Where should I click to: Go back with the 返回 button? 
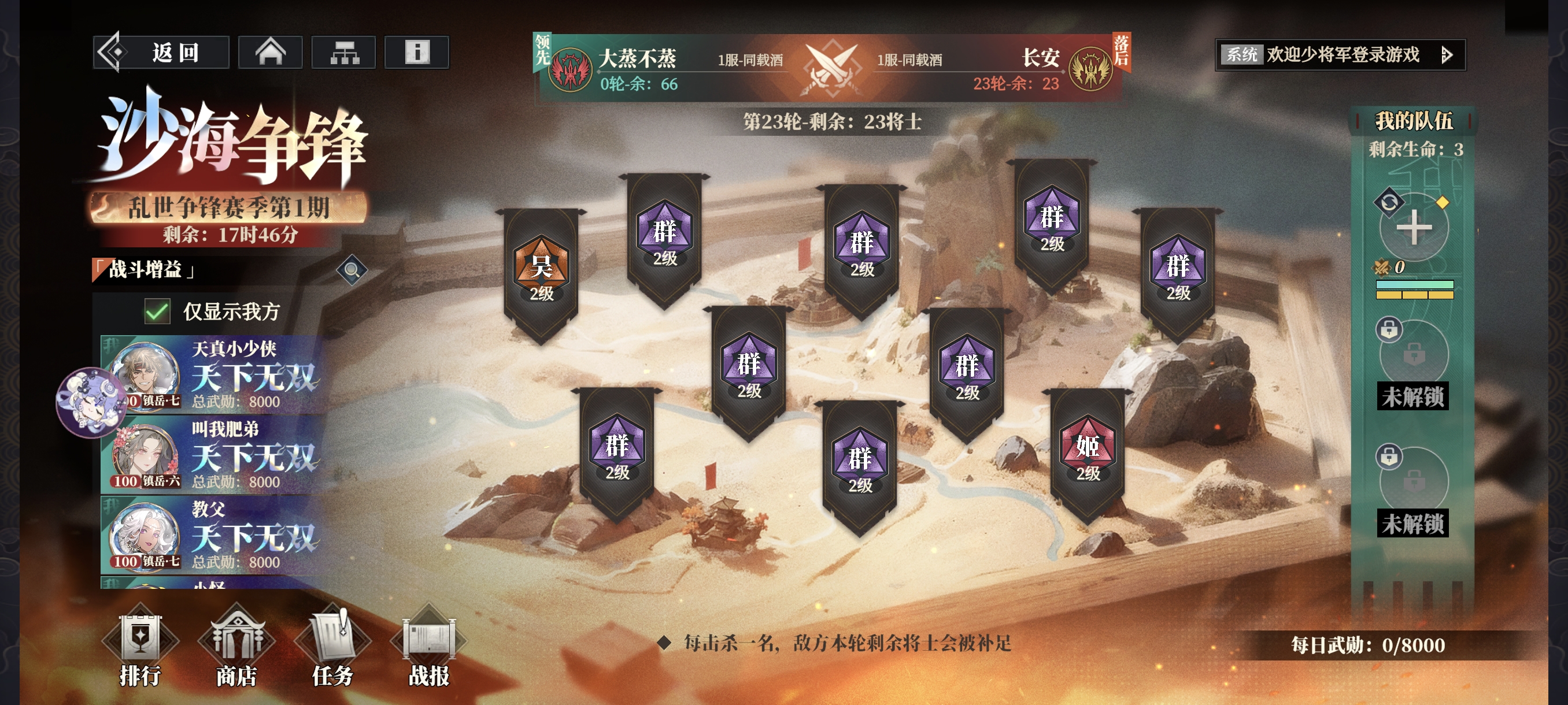pyautogui.click(x=161, y=53)
